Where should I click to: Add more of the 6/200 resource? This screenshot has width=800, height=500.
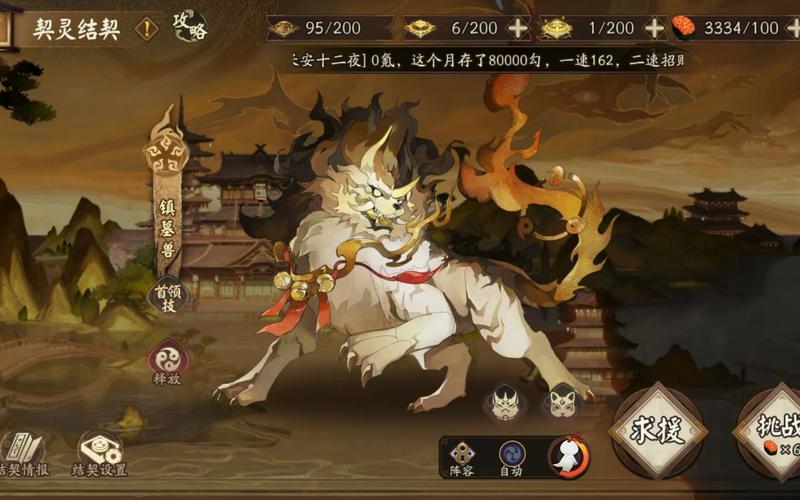click(x=518, y=28)
